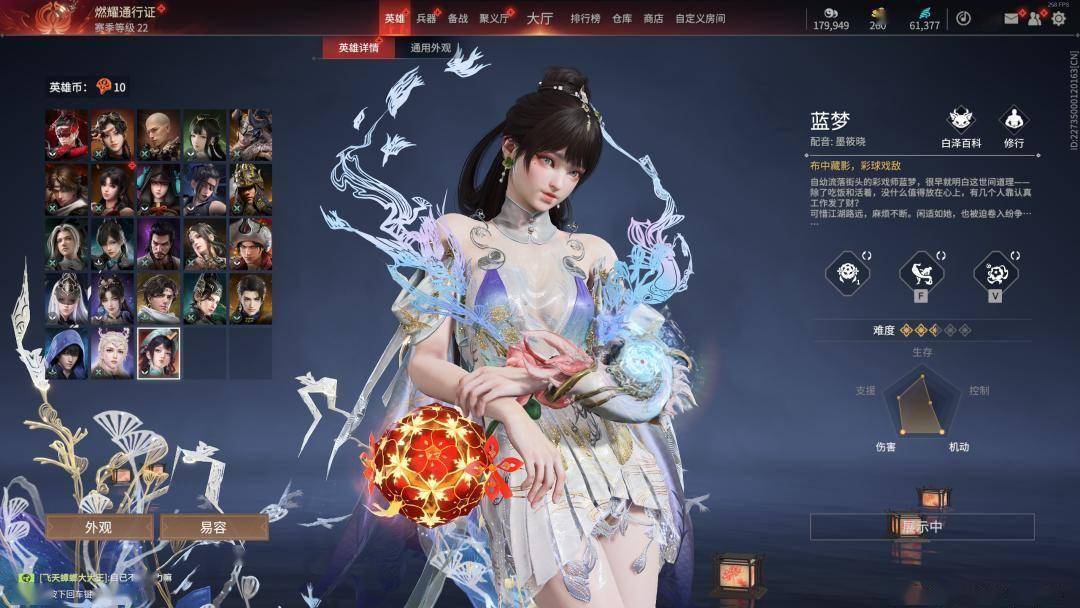Open 自定义房间 custom room
This screenshot has height=608, width=1080.
pos(700,18)
